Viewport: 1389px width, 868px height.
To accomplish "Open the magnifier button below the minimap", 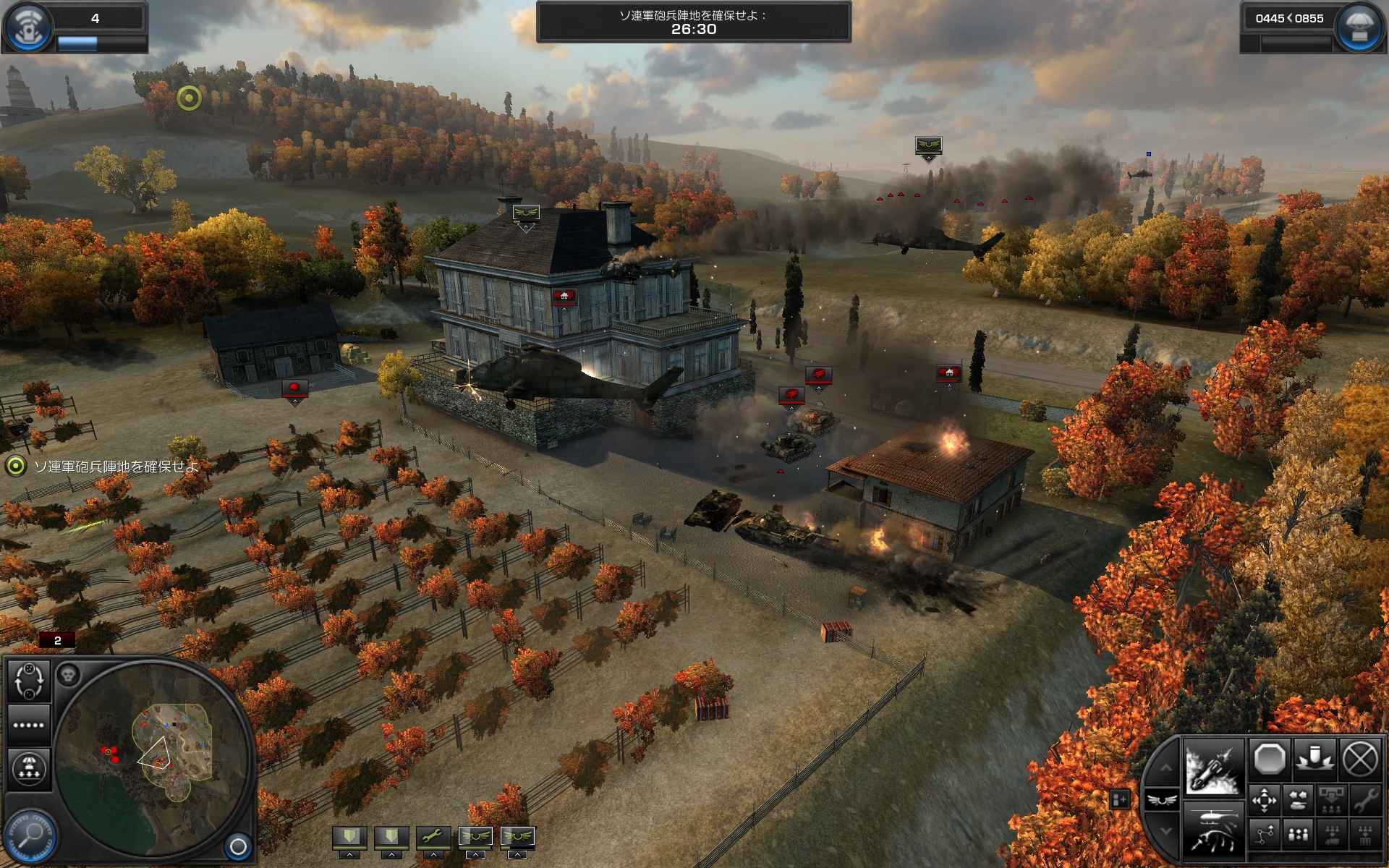I will pyautogui.click(x=30, y=835).
